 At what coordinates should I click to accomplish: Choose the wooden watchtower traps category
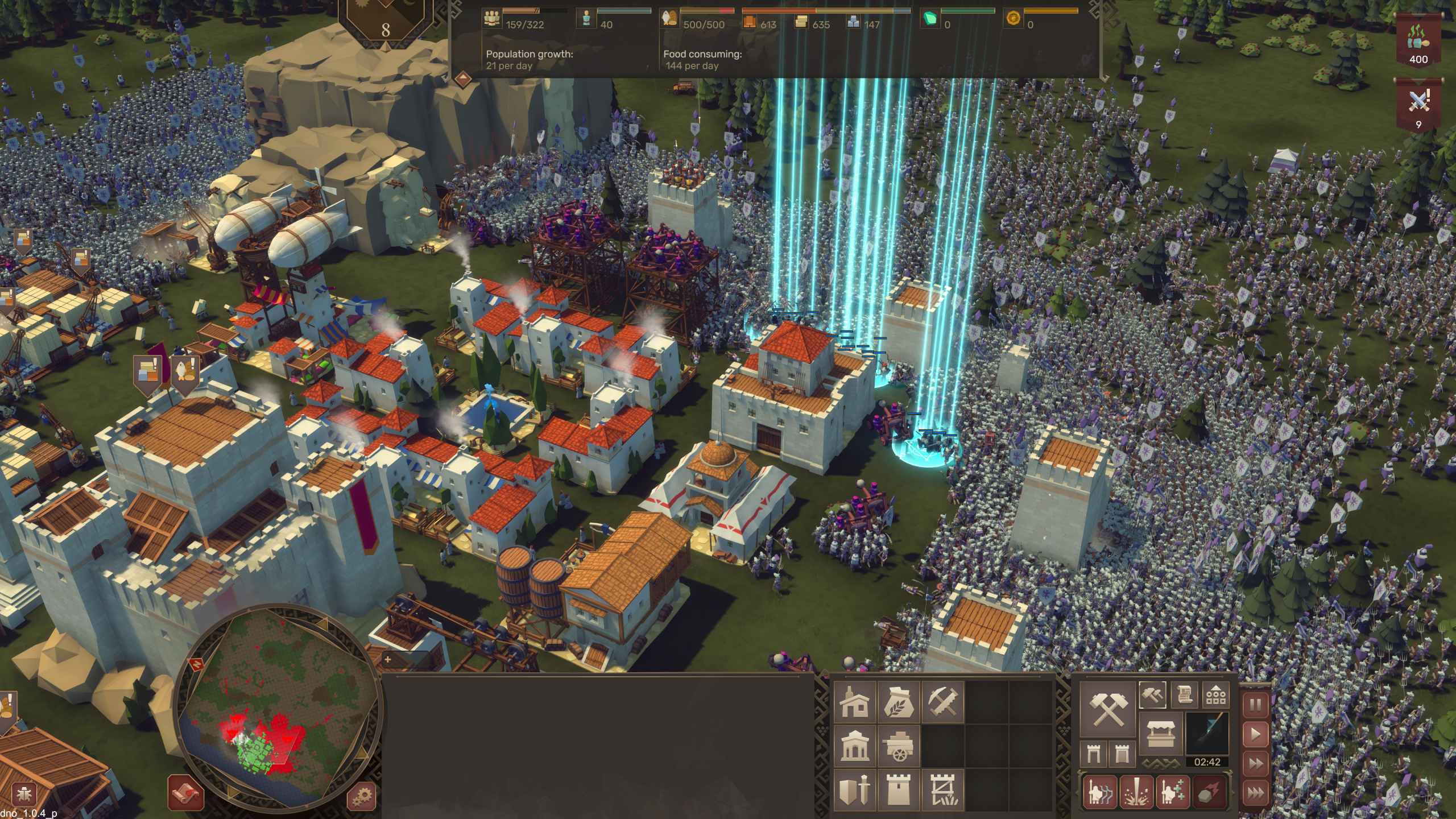coord(942,789)
